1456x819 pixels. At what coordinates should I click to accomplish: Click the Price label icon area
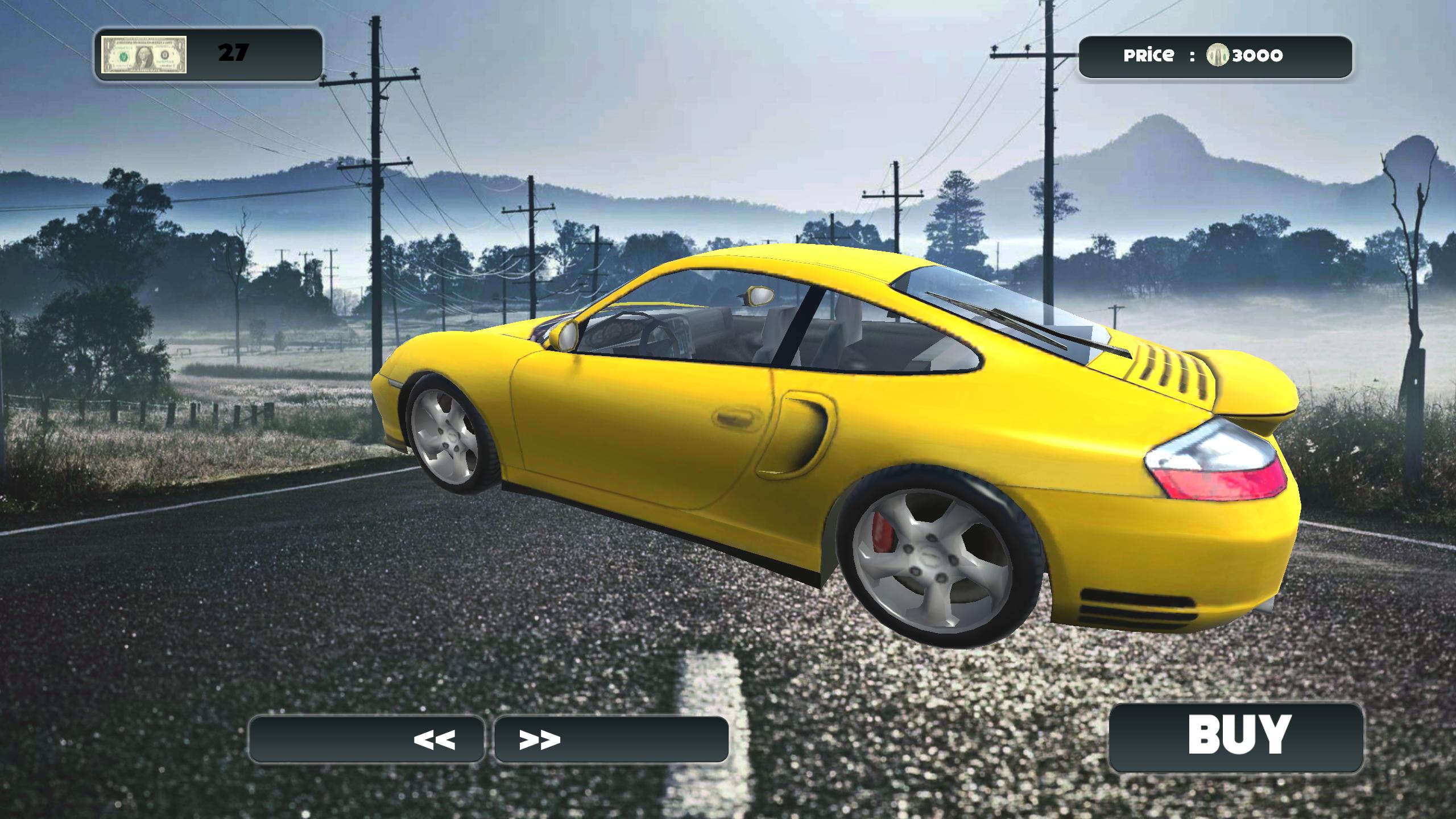[1149, 55]
